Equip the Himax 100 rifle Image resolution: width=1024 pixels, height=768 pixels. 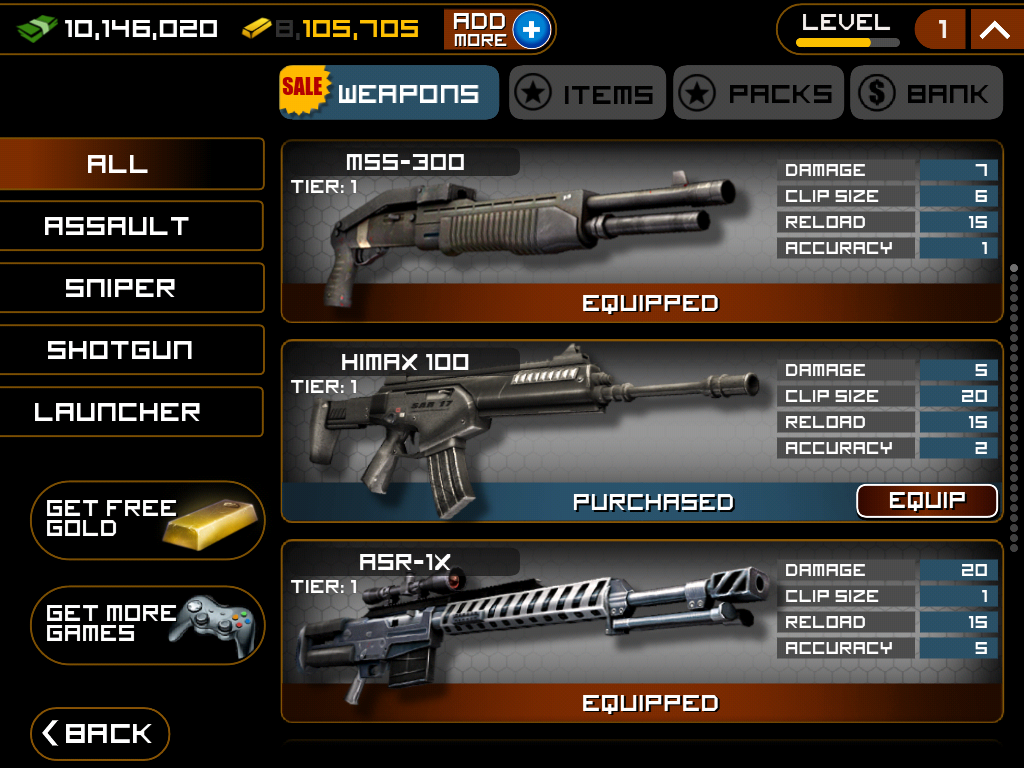(x=927, y=501)
